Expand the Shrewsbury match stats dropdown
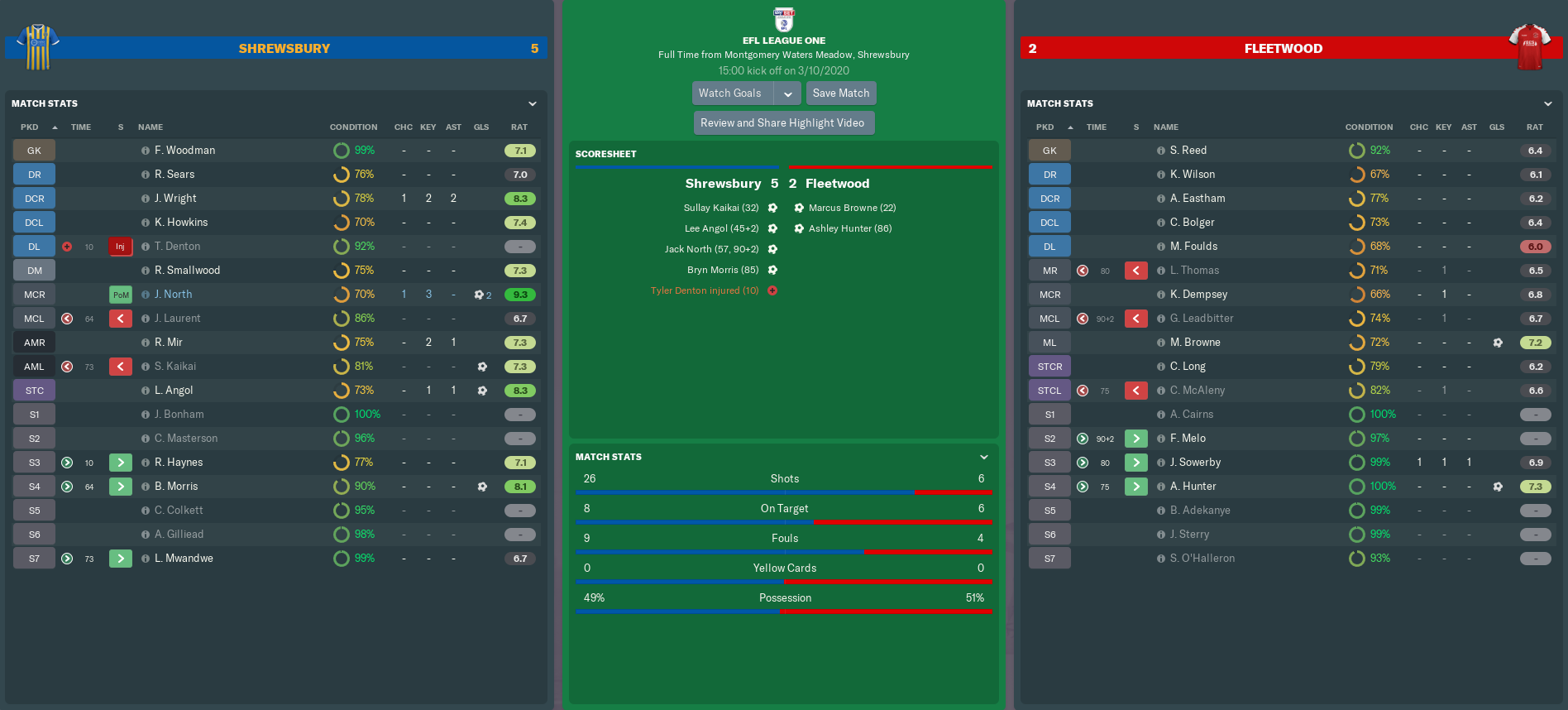 click(x=533, y=104)
